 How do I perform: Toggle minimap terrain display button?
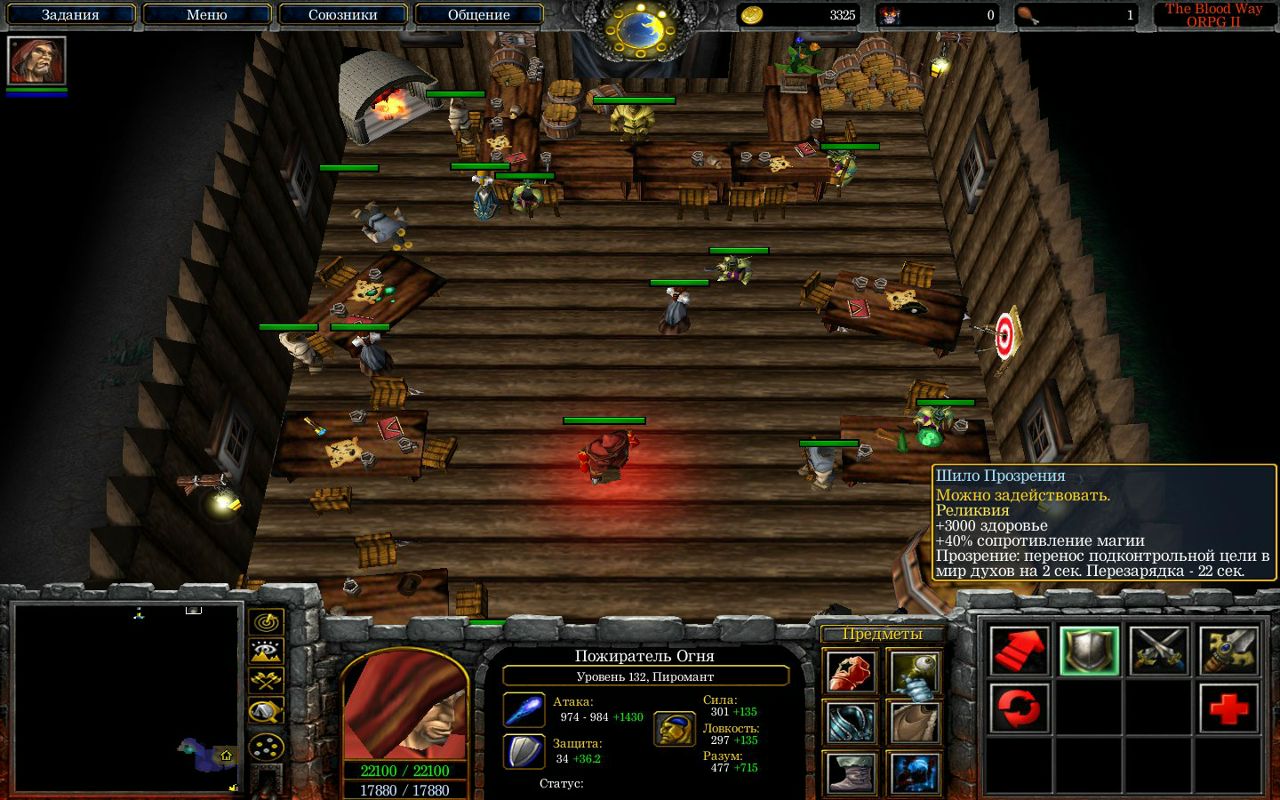[266, 652]
